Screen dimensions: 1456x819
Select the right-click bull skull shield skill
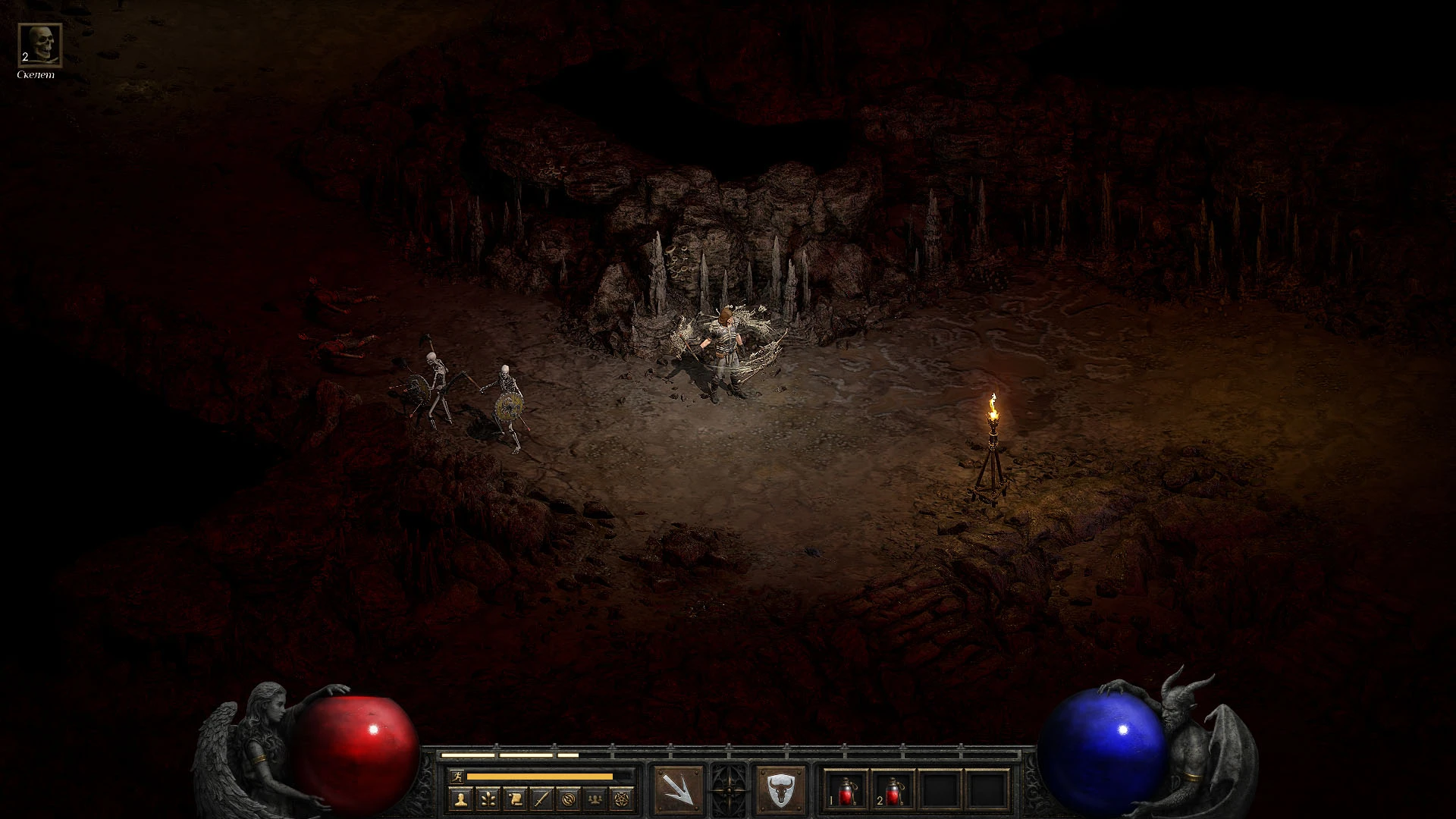click(x=780, y=789)
